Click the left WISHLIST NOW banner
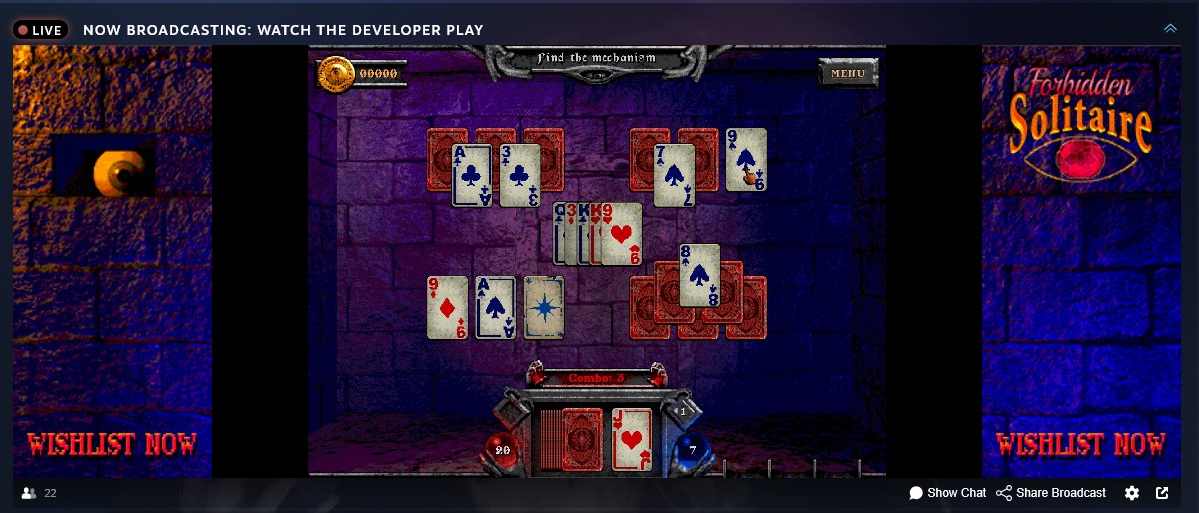The image size is (1199, 513). 112,444
